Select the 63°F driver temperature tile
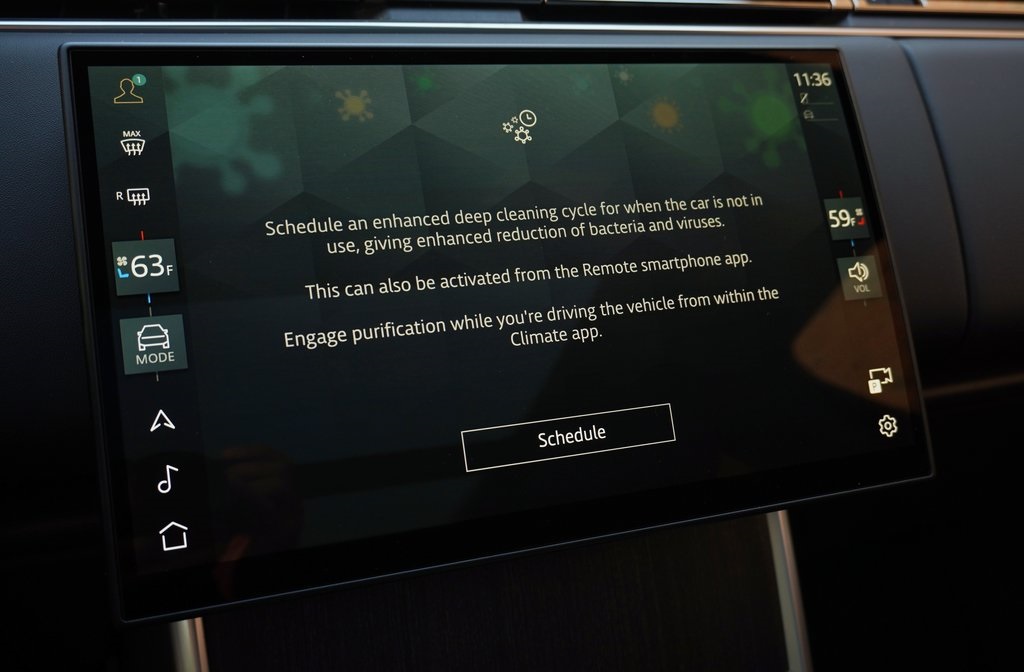The height and width of the screenshot is (672, 1024). pos(147,266)
